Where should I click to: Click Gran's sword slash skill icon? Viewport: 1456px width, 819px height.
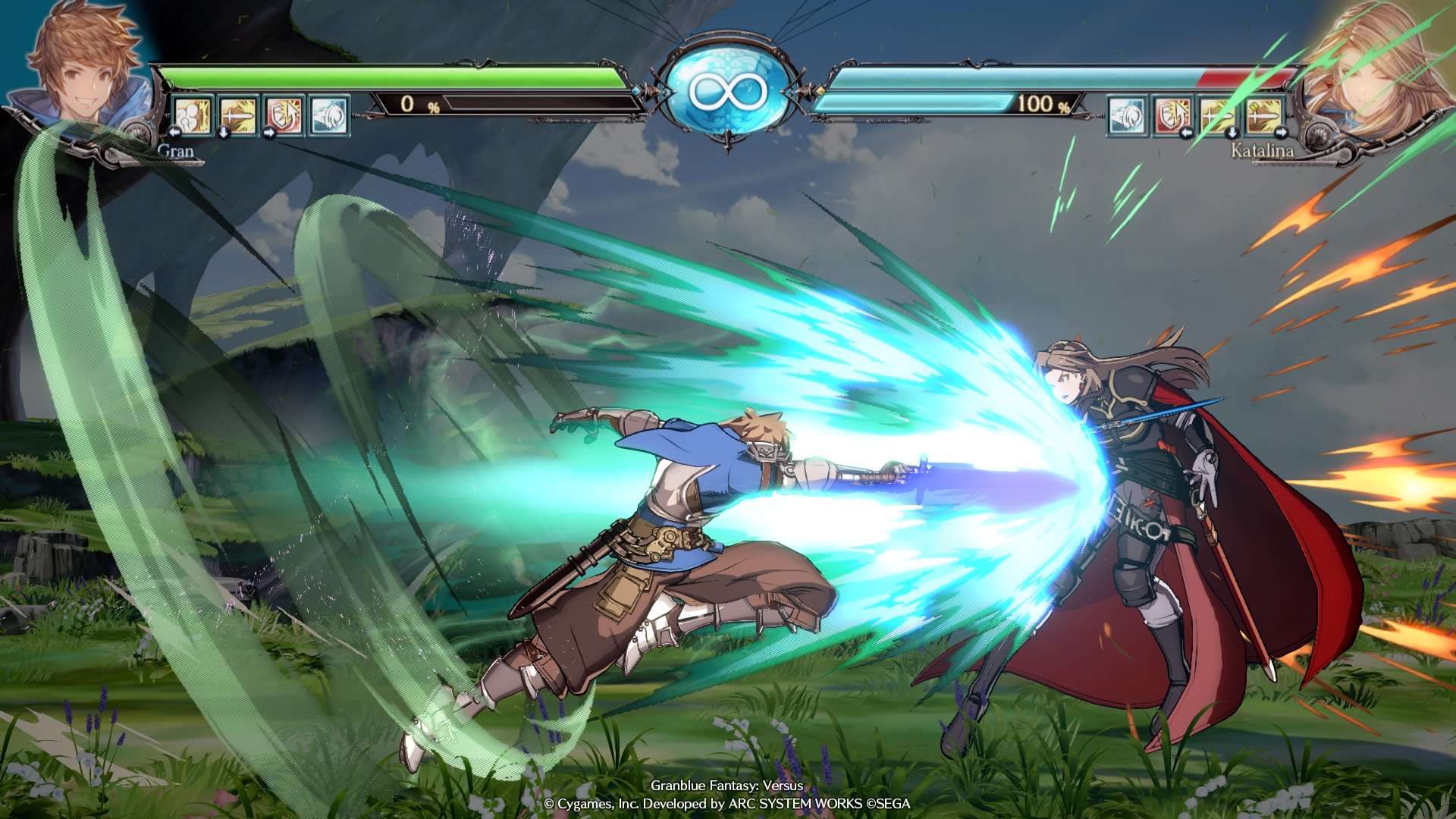pyautogui.click(x=237, y=116)
